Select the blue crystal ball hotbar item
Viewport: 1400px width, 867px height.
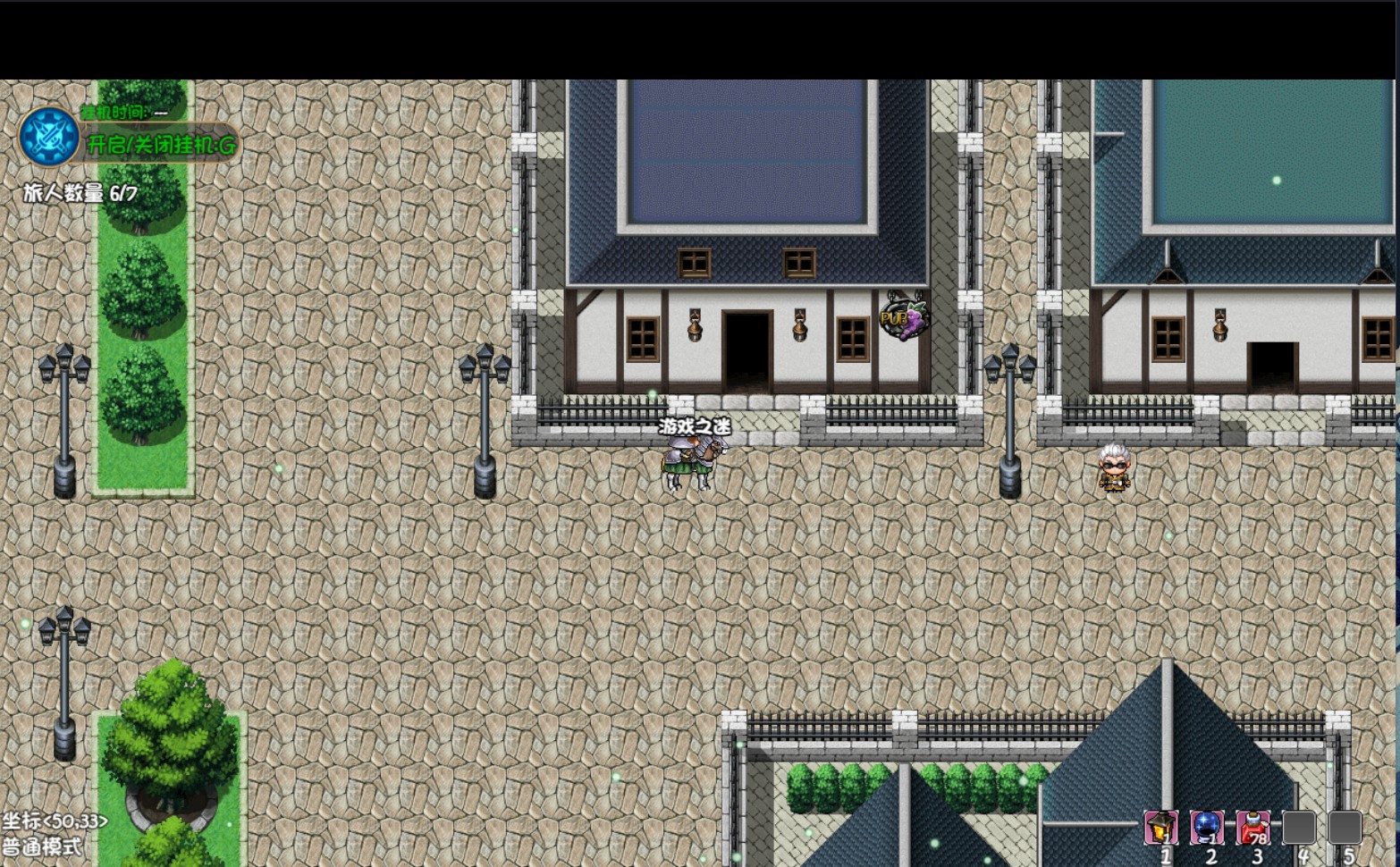[x=1207, y=828]
